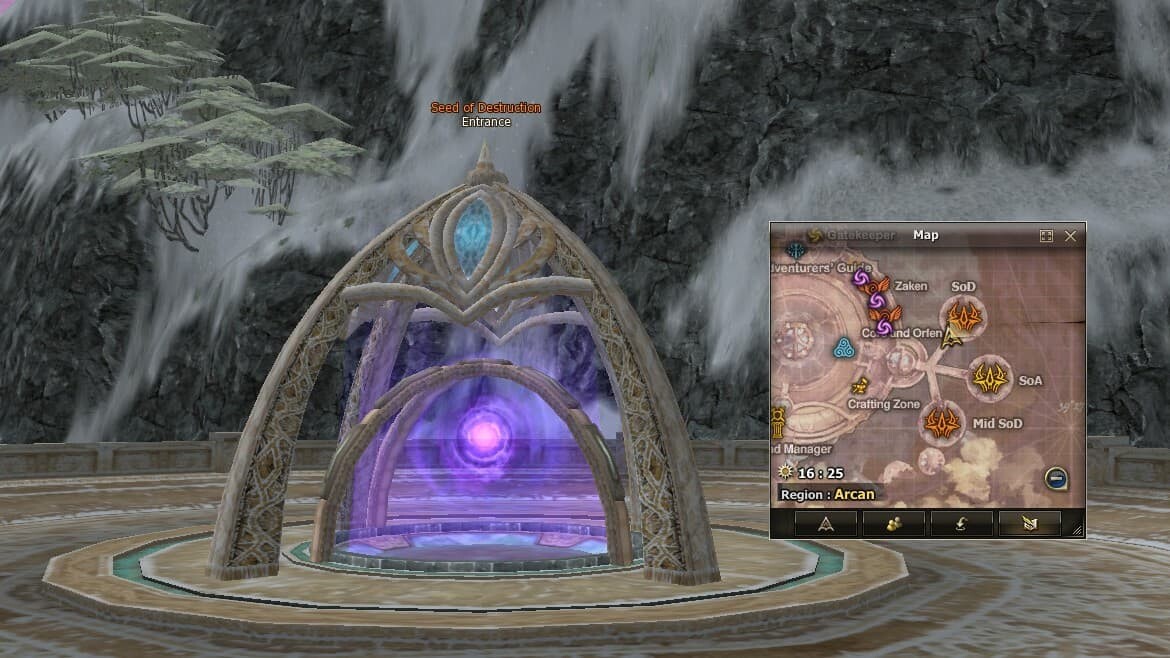Click the arrowhead button in map toolbar
Screen dimensions: 1170x658
click(826, 523)
